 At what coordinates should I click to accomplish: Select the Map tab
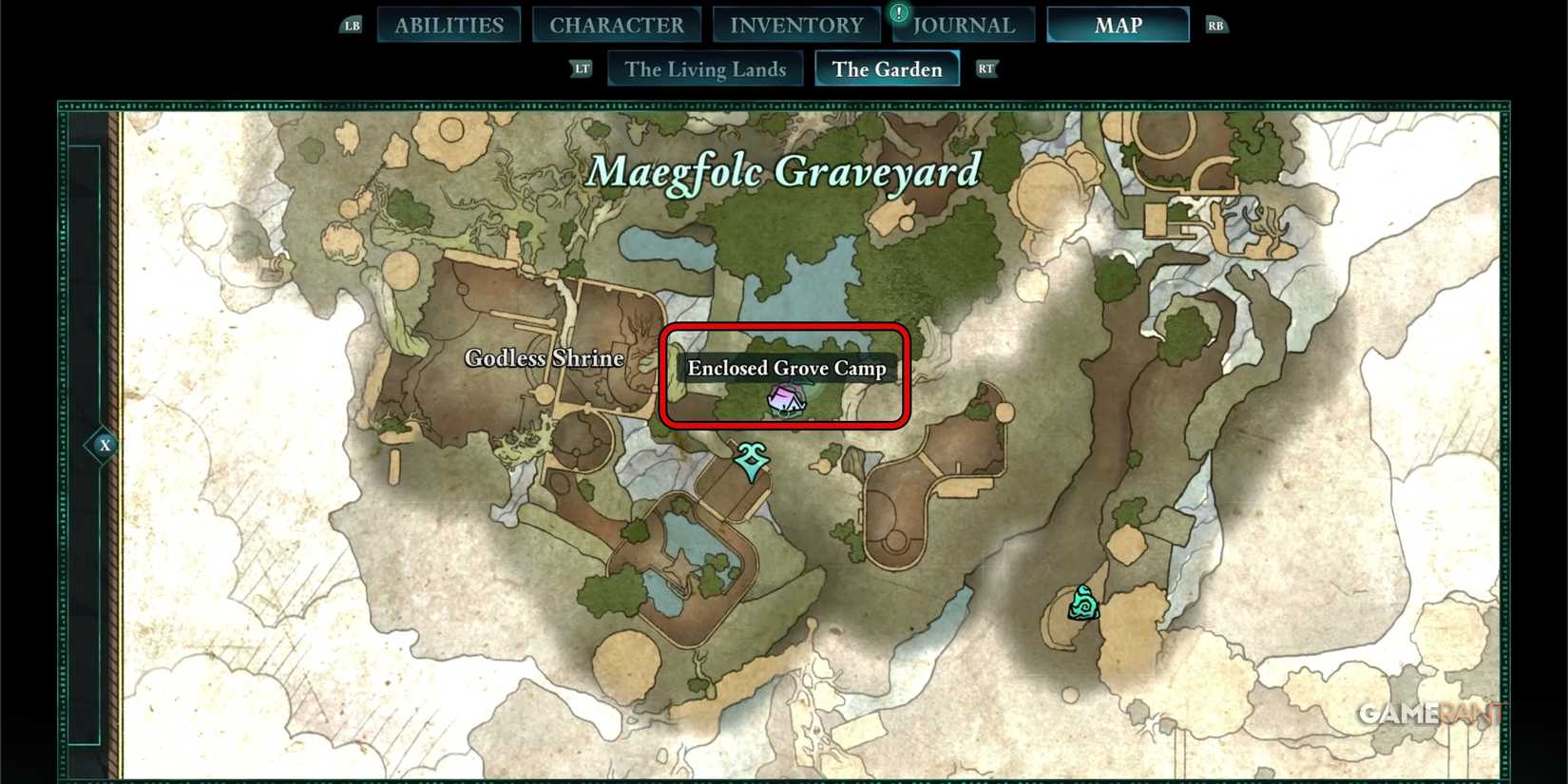coord(1118,25)
